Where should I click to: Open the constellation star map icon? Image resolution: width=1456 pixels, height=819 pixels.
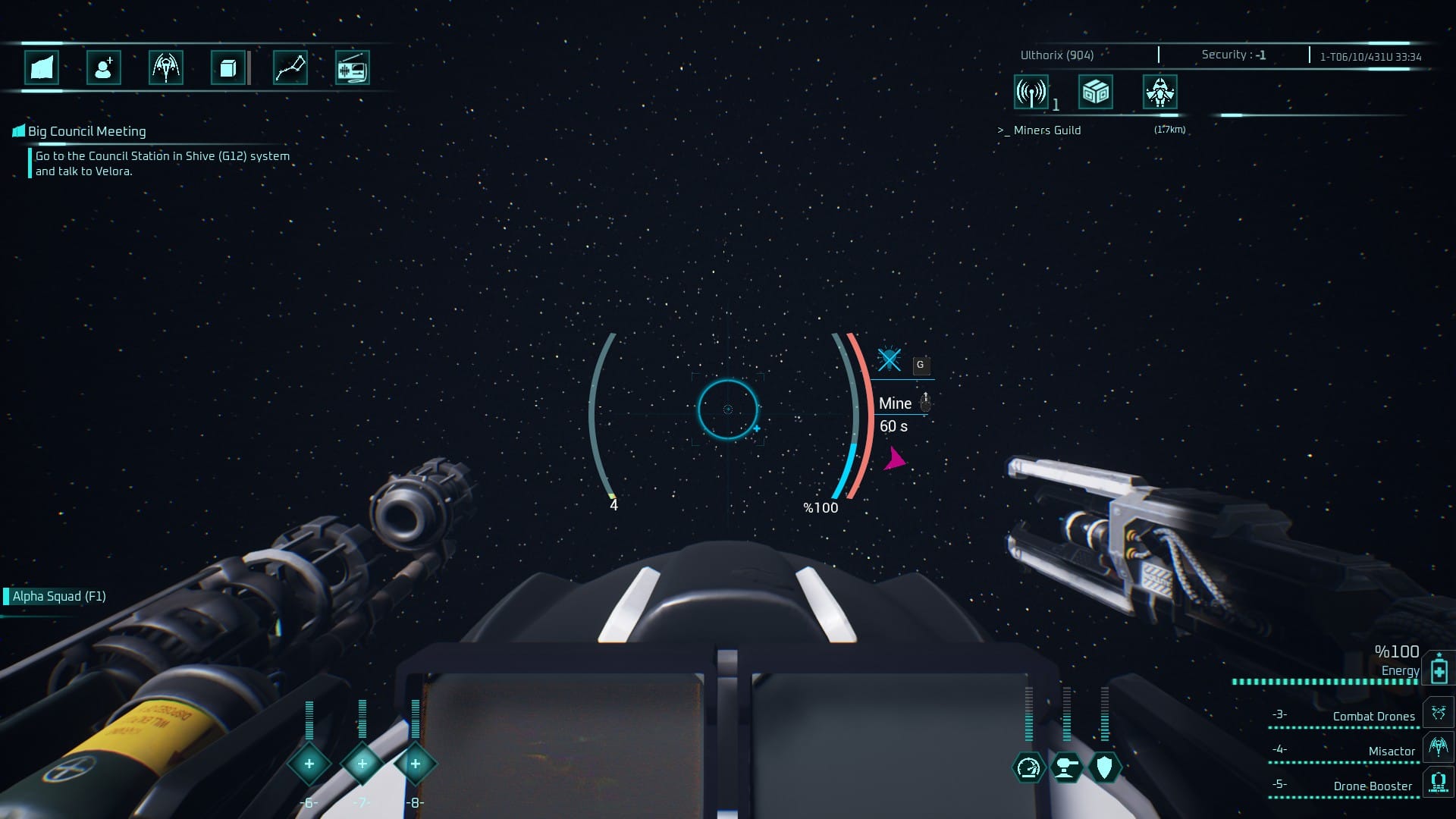pyautogui.click(x=290, y=68)
